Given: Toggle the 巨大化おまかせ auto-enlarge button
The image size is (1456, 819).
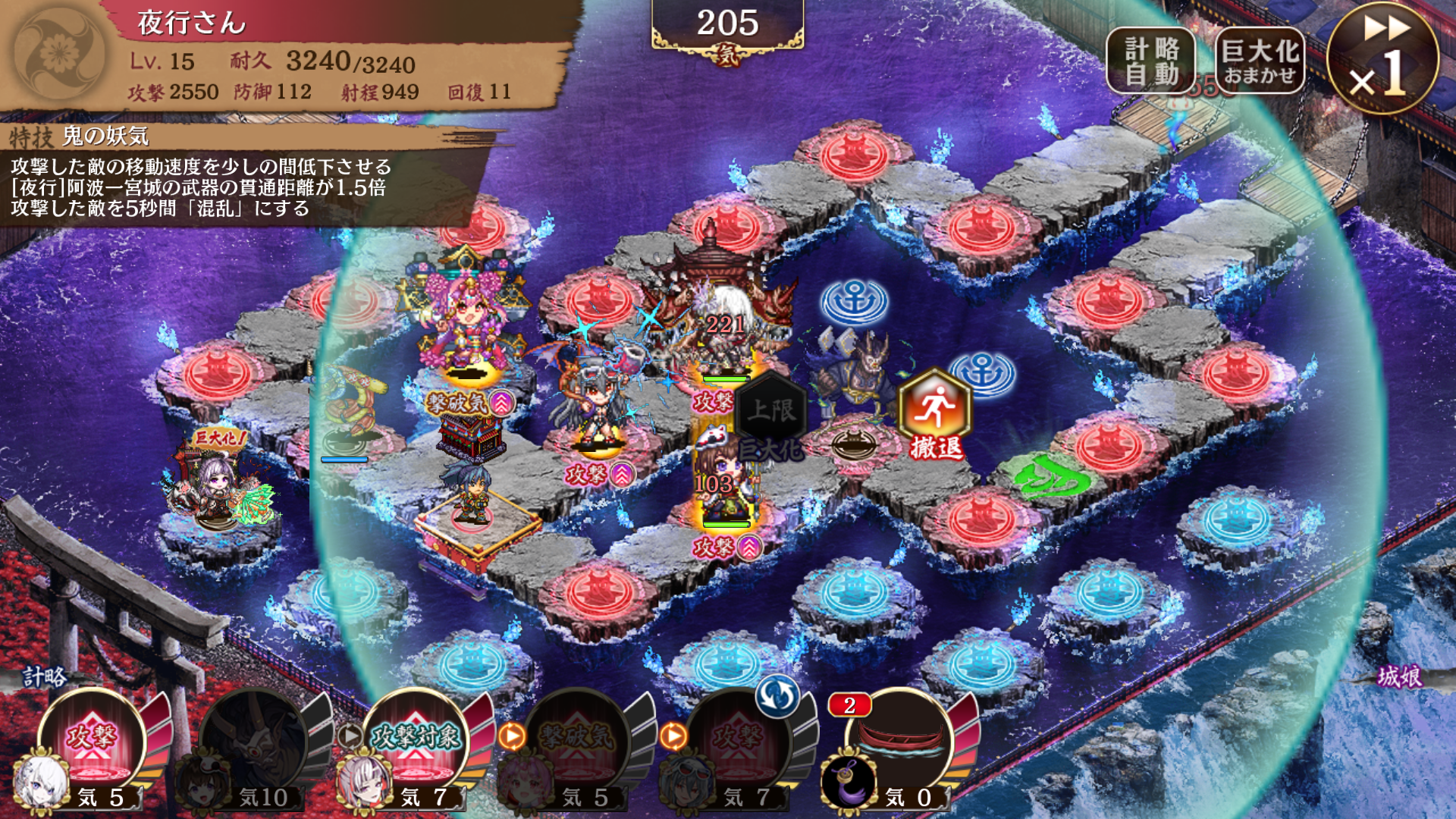Looking at the screenshot, I should coord(1260,61).
